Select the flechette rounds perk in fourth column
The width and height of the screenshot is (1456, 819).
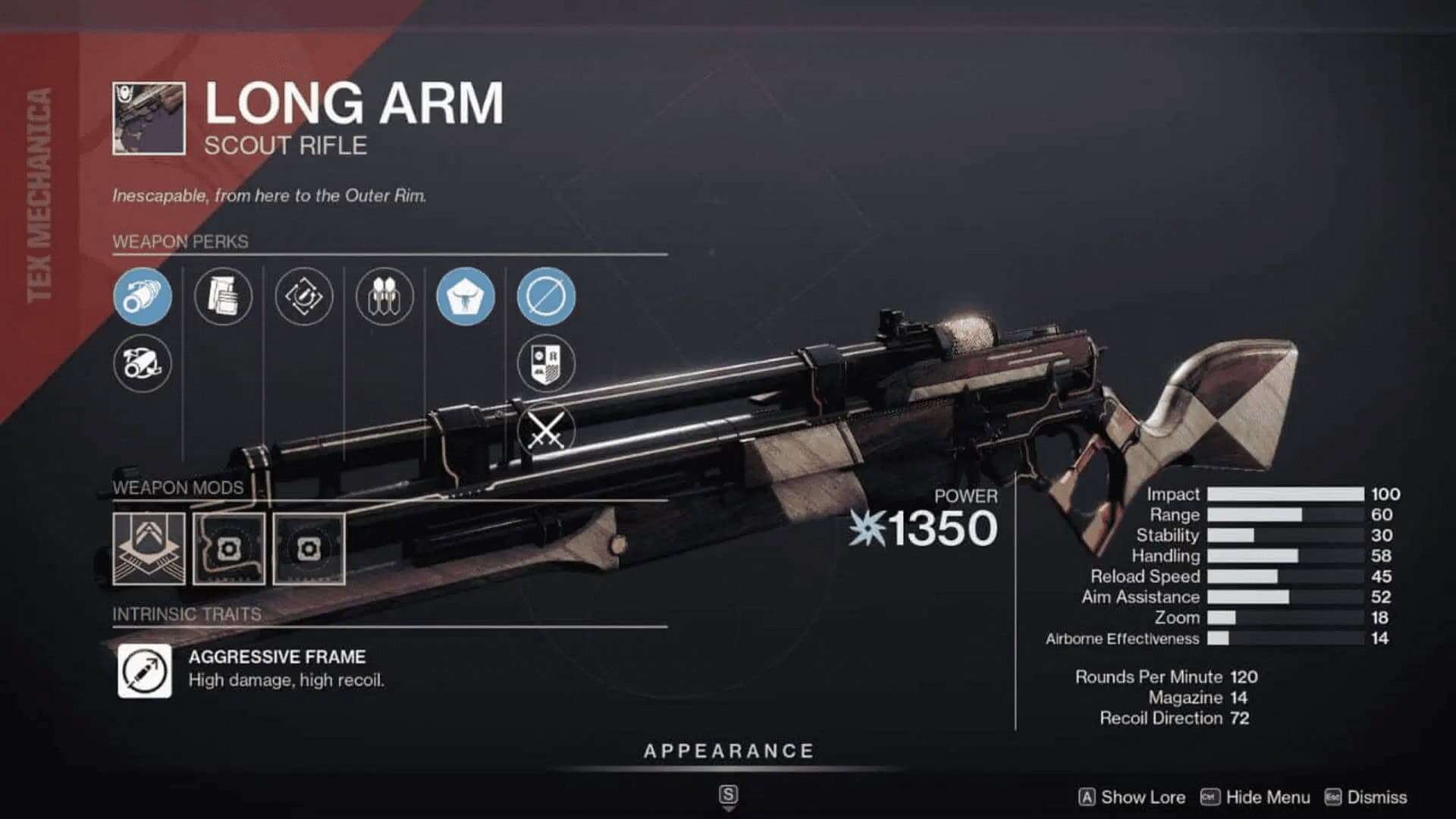[385, 297]
